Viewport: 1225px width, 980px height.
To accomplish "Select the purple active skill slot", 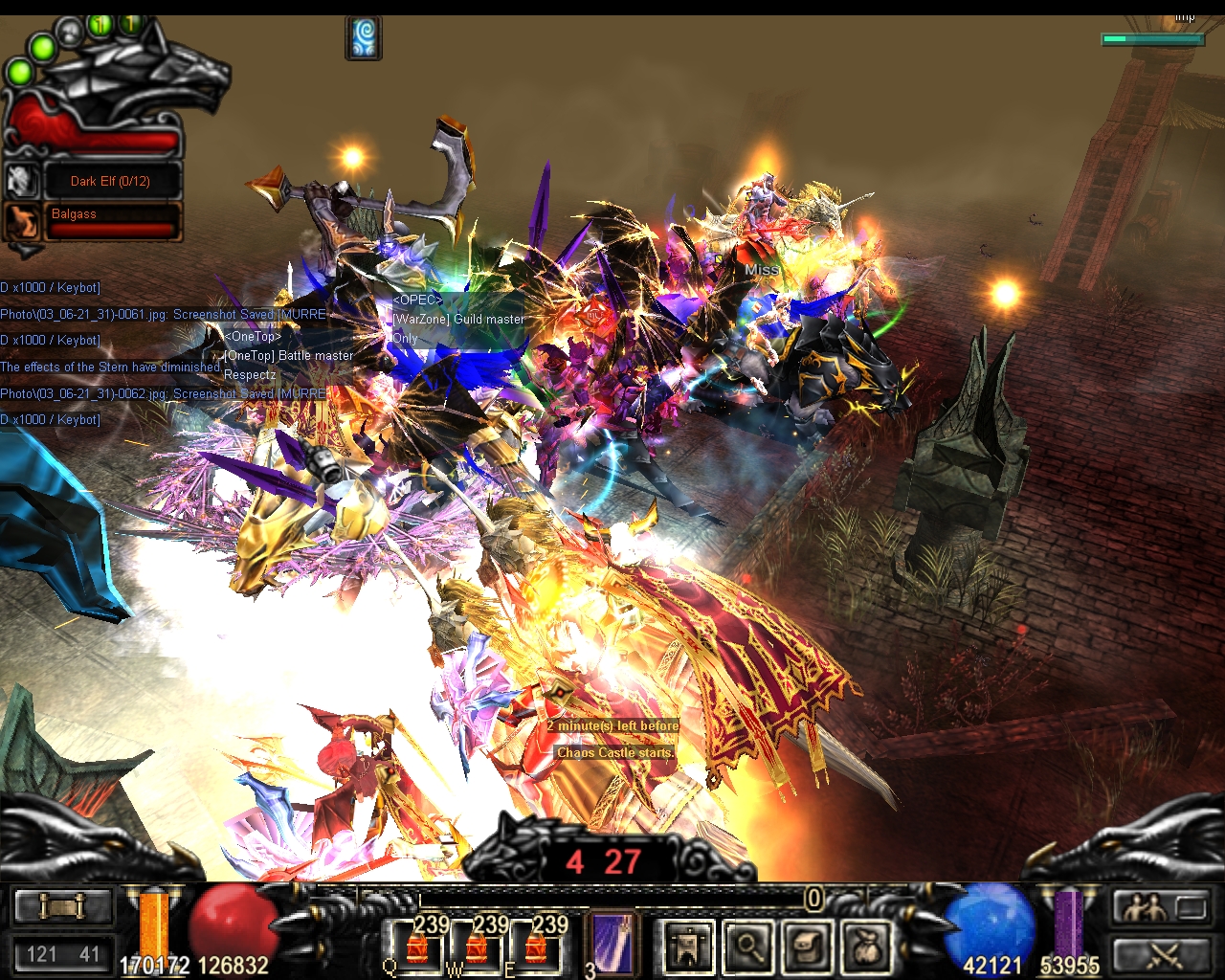I will tap(611, 943).
